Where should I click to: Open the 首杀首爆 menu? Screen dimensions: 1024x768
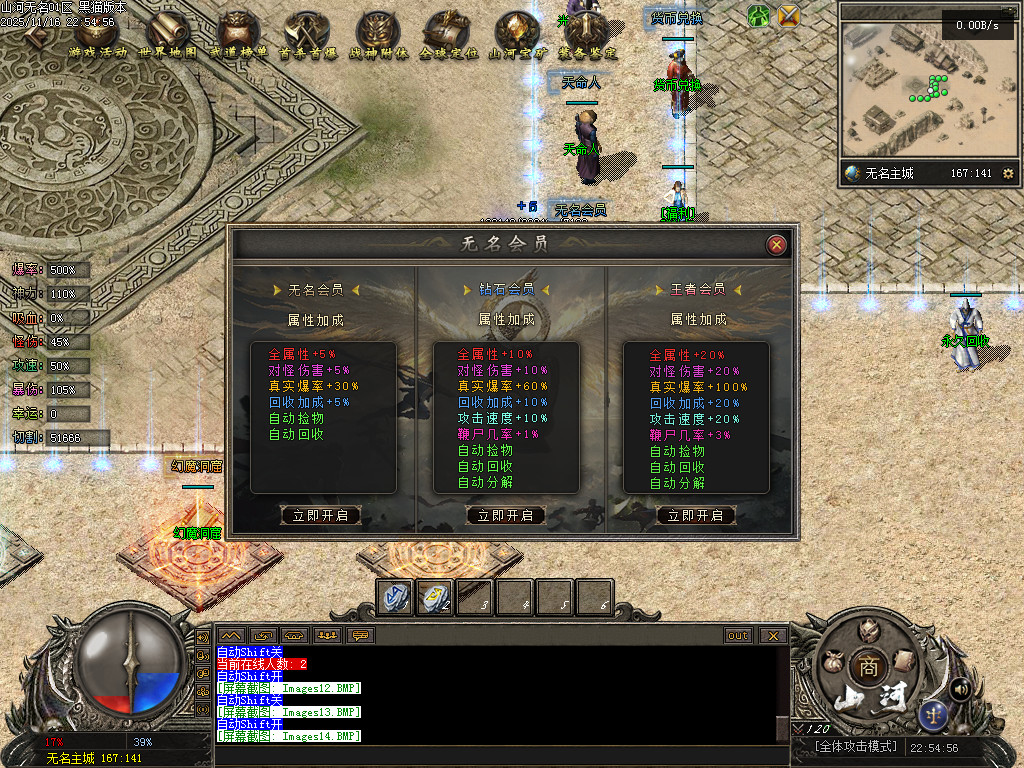click(308, 36)
